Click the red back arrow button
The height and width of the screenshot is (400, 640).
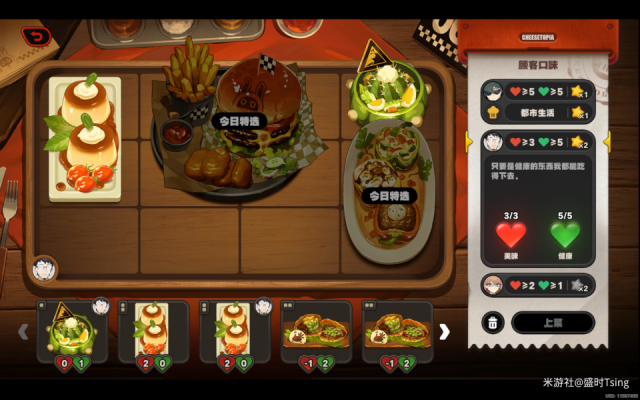click(37, 36)
